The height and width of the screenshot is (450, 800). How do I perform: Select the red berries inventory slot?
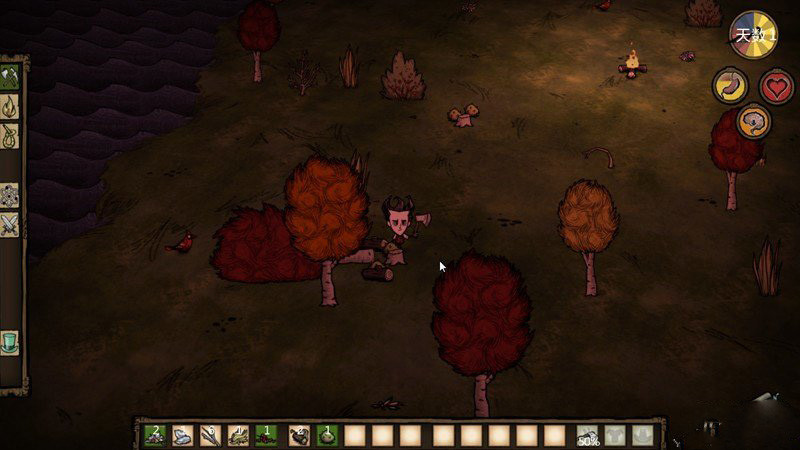coord(267,435)
